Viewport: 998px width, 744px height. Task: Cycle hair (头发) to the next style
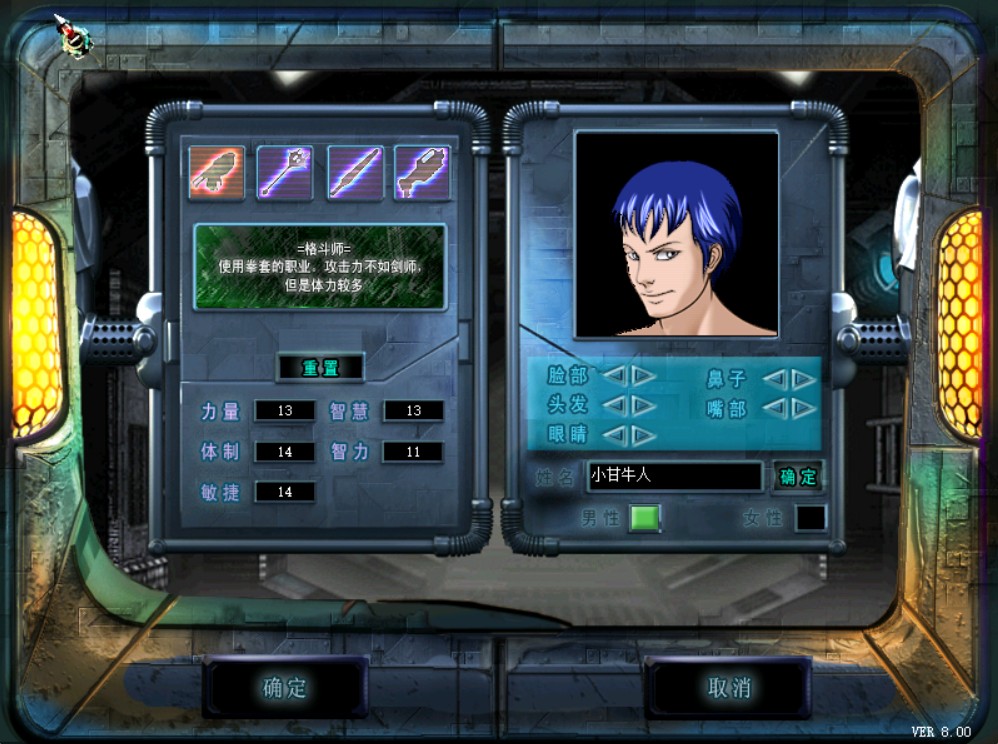tap(643, 406)
